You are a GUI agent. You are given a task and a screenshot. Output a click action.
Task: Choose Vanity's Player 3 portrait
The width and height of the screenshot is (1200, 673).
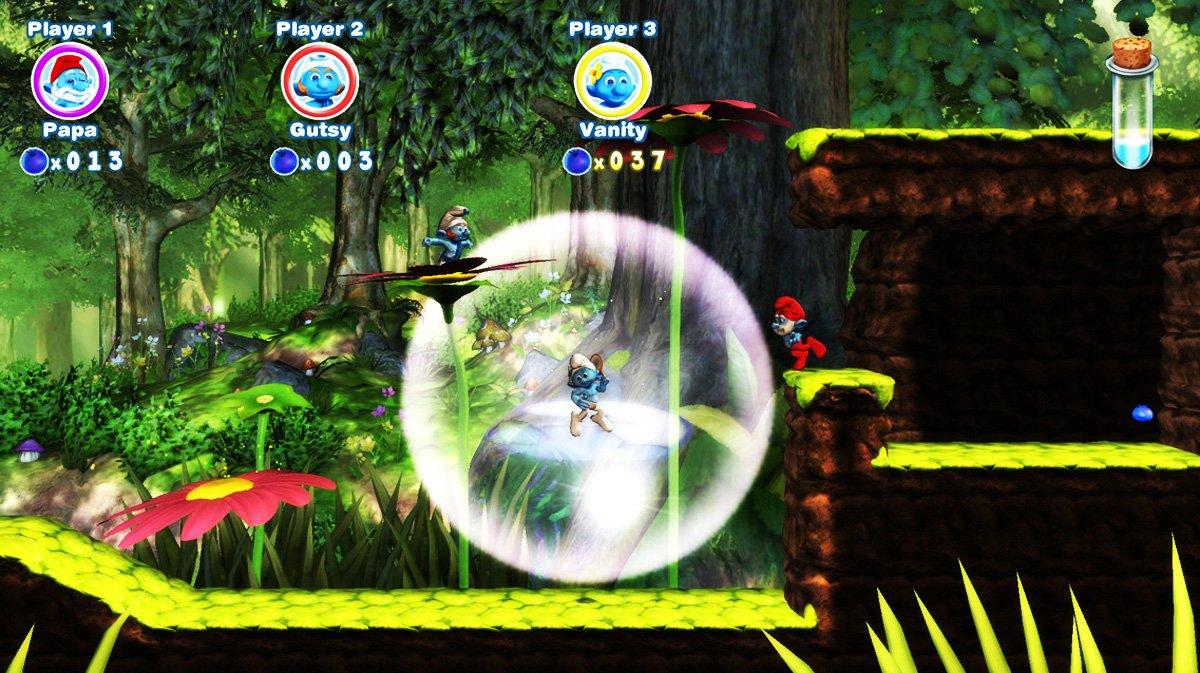coord(613,81)
